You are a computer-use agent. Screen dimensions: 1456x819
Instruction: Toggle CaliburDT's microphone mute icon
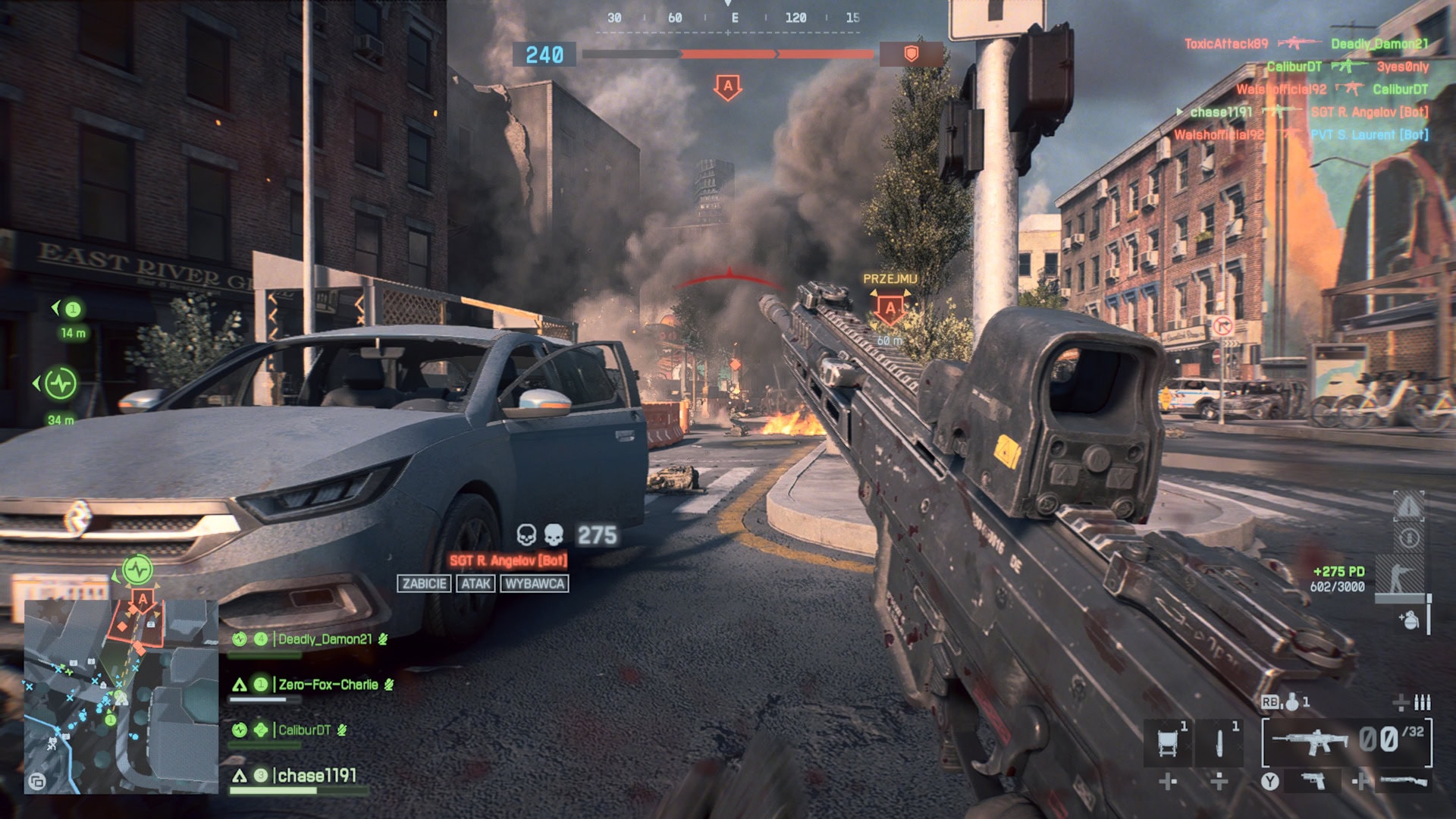[342, 731]
